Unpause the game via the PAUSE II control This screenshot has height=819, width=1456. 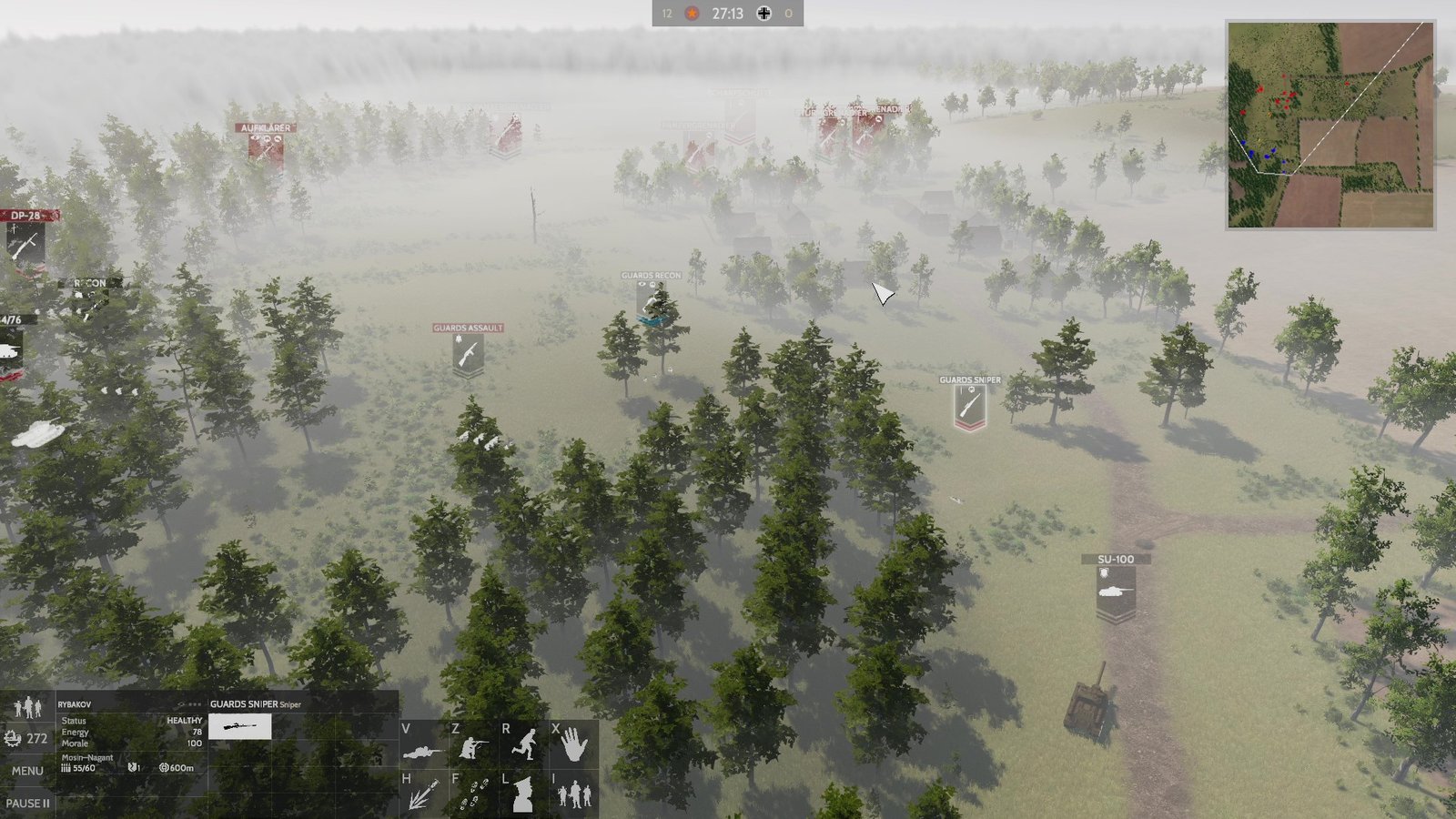[27, 804]
